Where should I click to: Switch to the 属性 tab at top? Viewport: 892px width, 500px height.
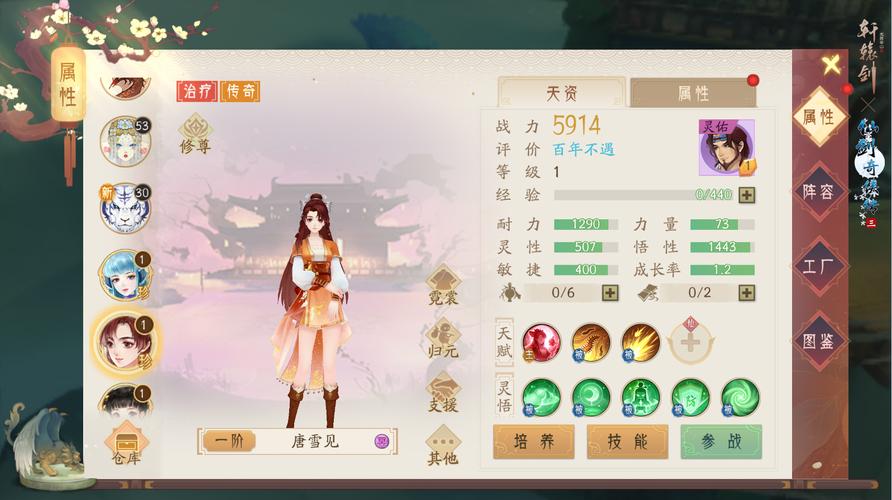pyautogui.click(x=692, y=93)
